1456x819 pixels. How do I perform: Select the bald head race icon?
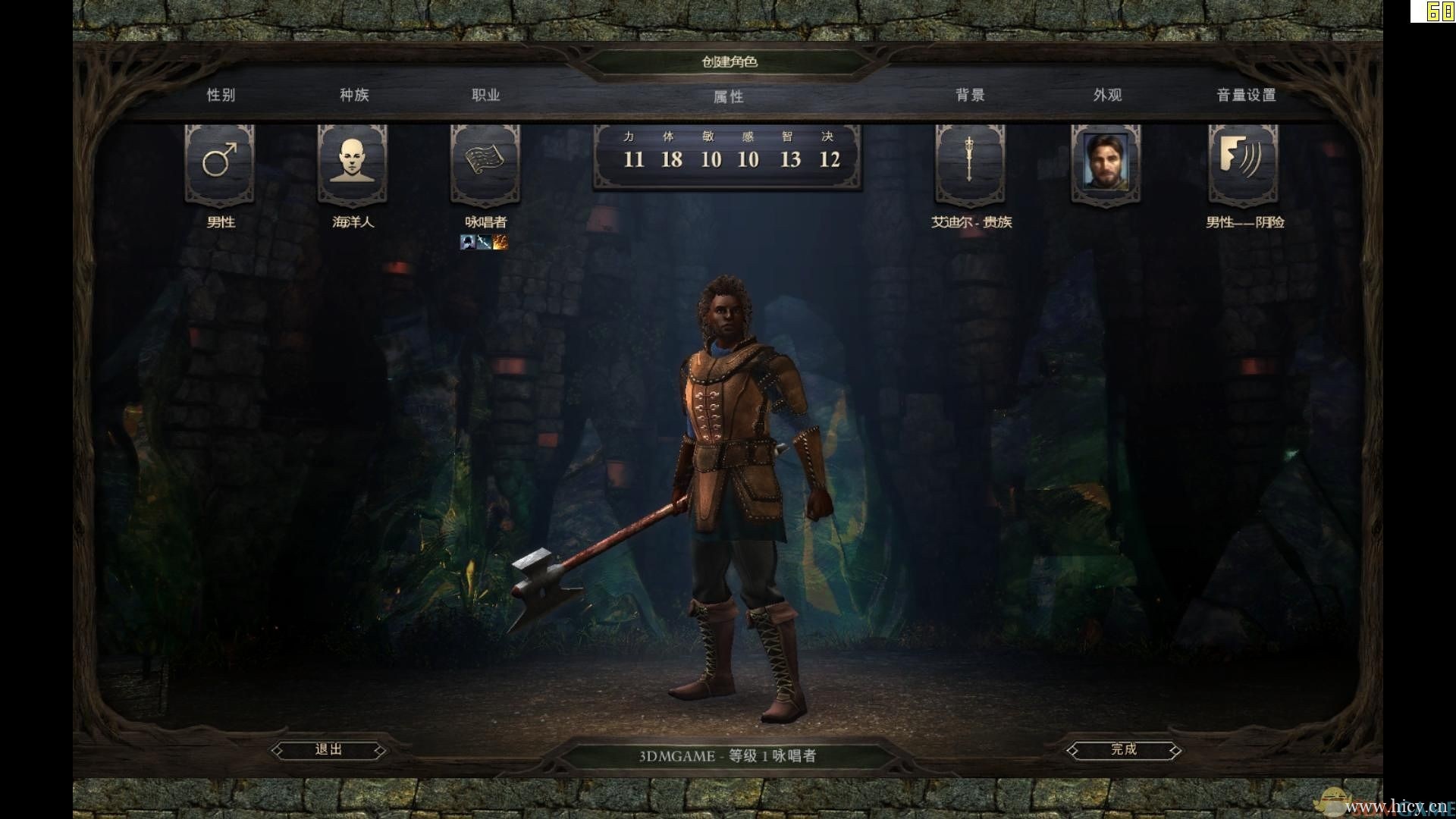pos(353,162)
